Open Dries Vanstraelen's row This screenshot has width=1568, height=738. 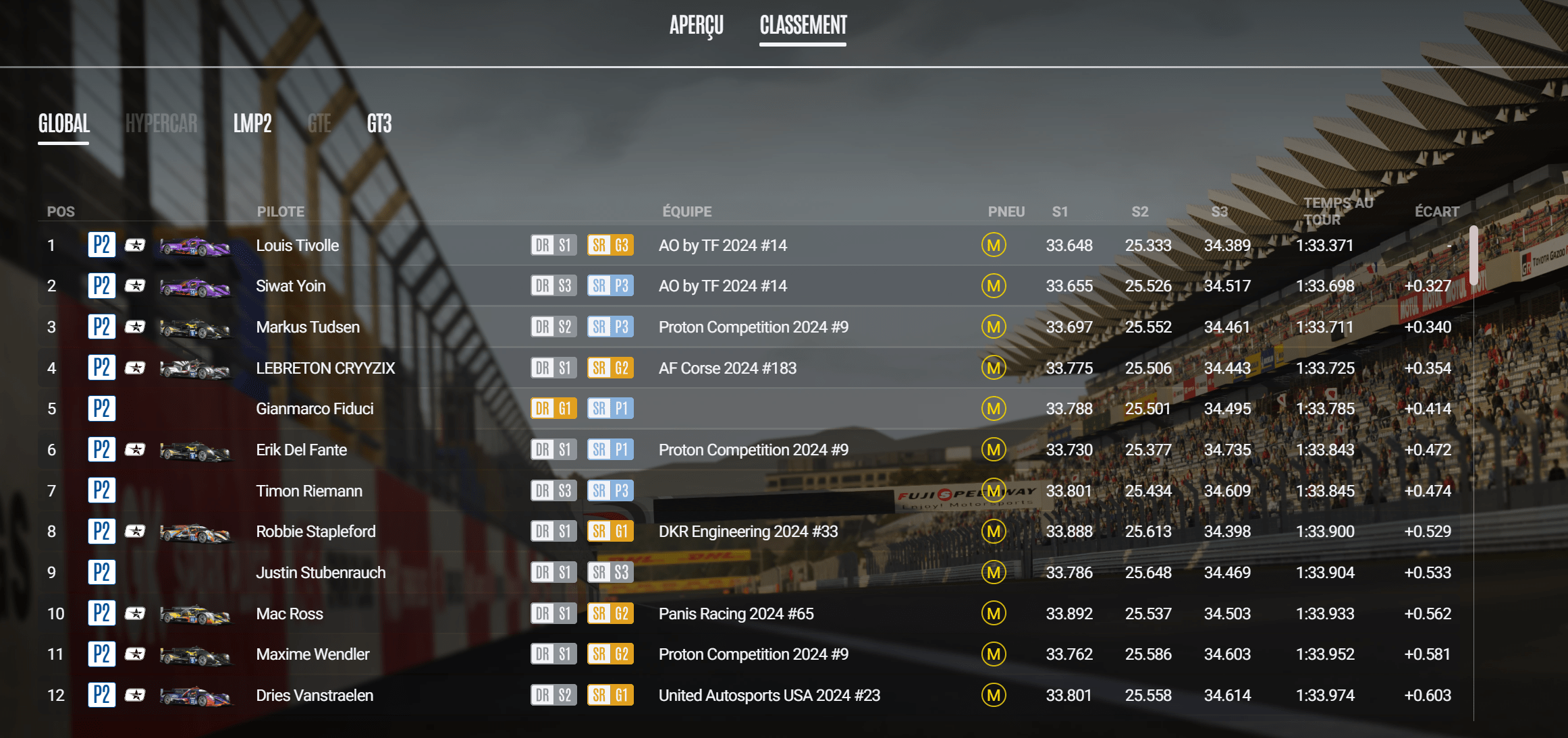coord(315,696)
